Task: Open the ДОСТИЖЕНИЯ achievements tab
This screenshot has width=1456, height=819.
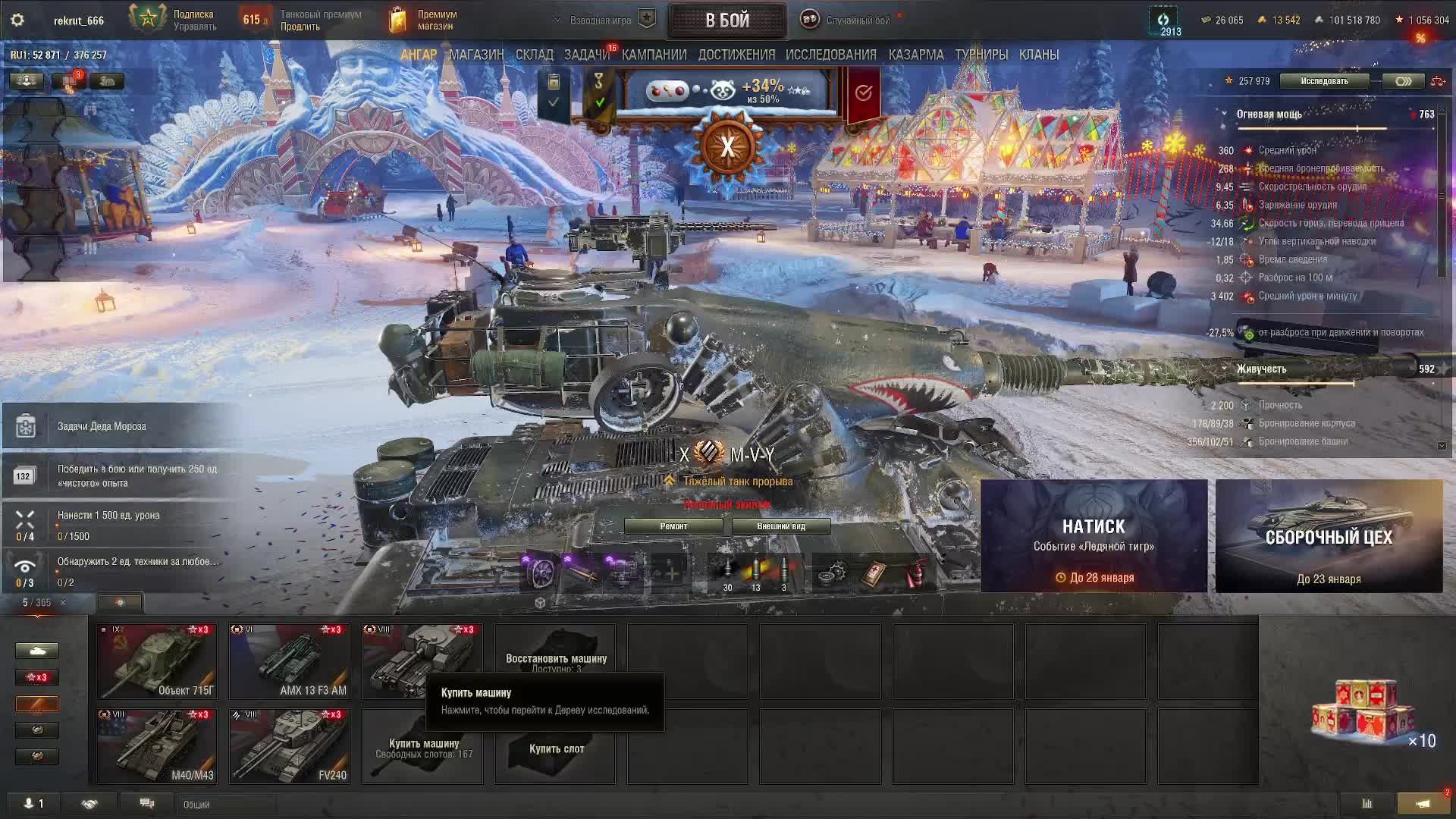Action: coord(736,55)
